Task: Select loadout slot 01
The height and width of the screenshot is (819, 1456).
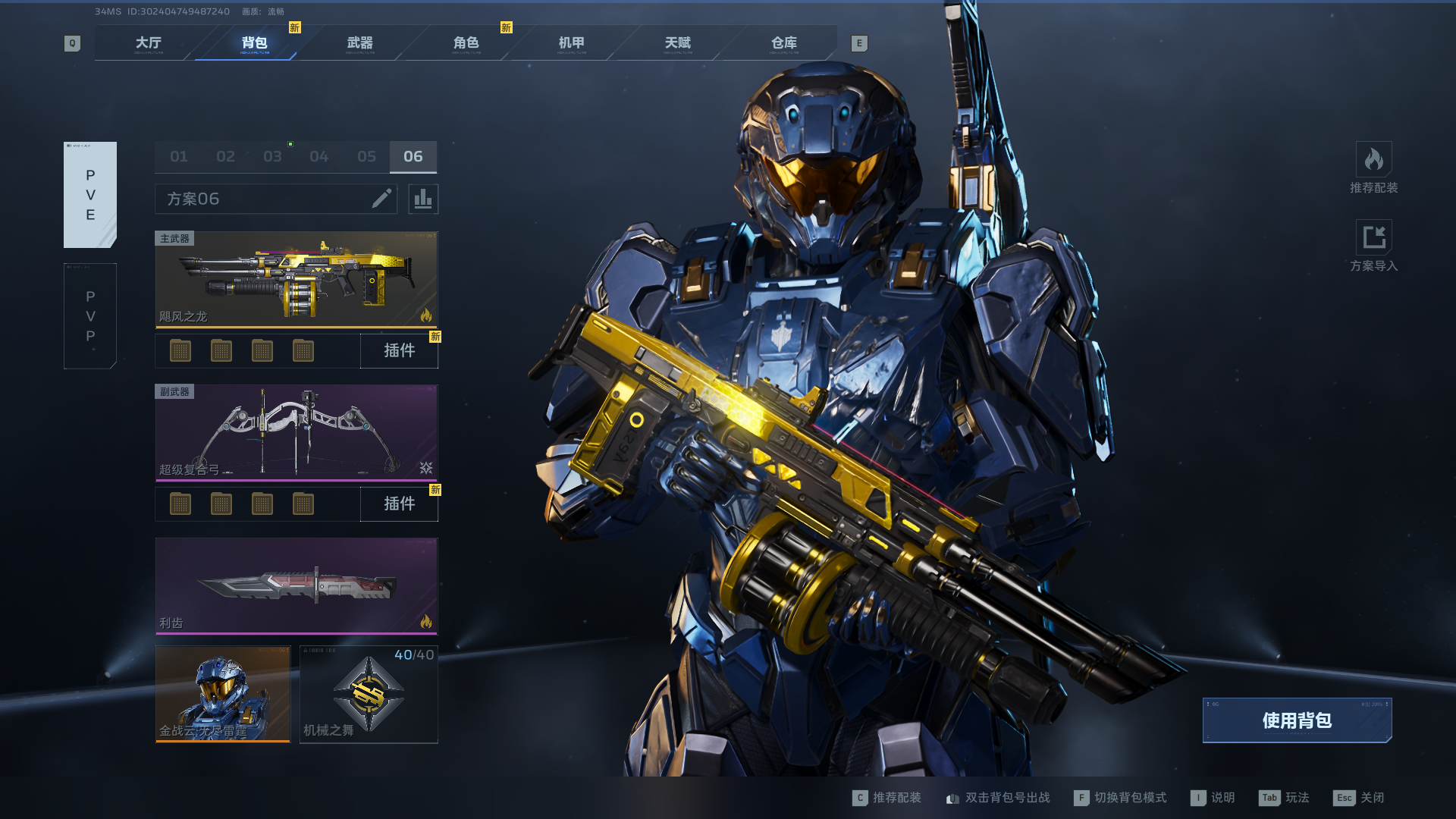Action: 179,157
